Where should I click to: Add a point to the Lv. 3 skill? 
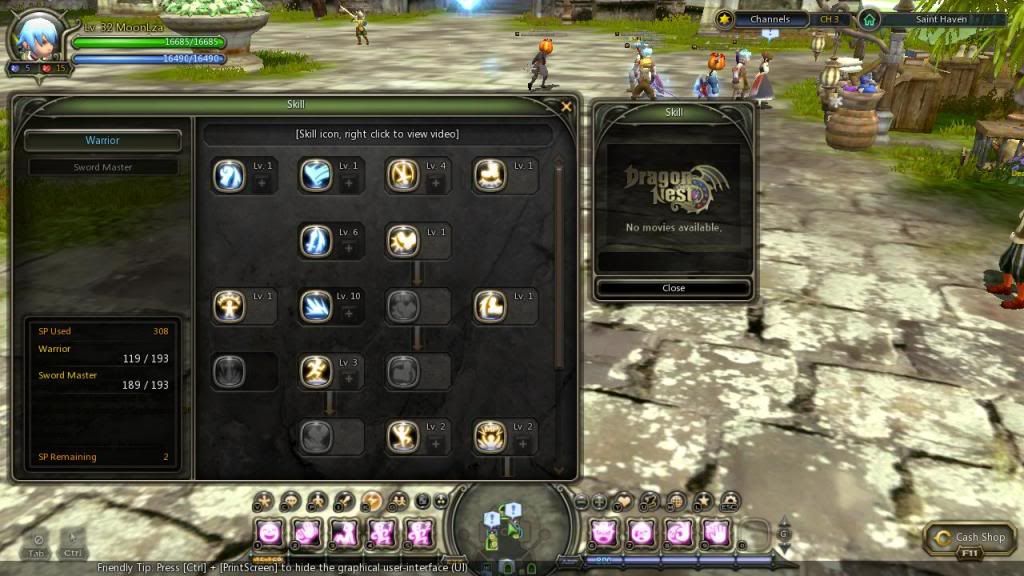(348, 378)
